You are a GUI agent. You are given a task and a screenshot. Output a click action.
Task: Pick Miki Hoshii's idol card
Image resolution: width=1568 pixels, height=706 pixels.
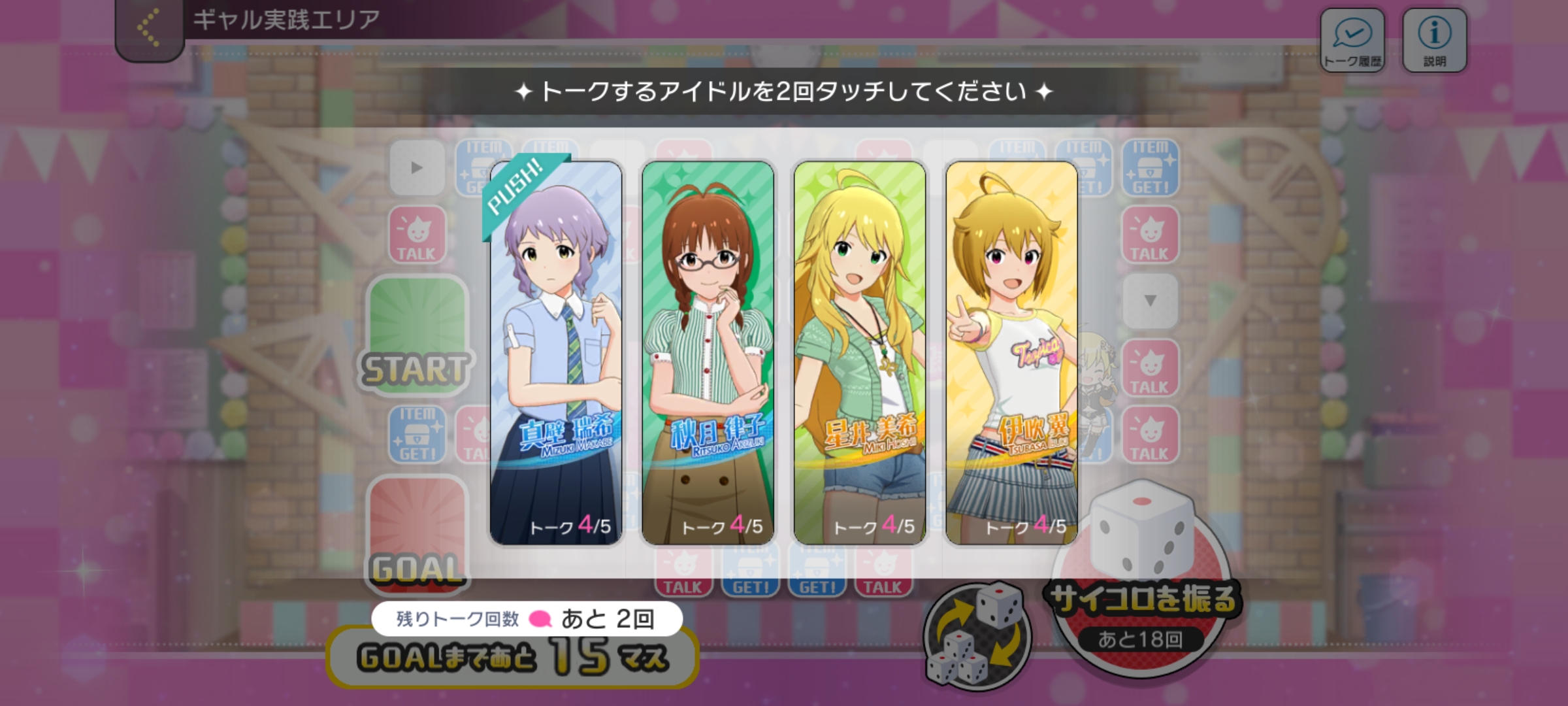[859, 353]
